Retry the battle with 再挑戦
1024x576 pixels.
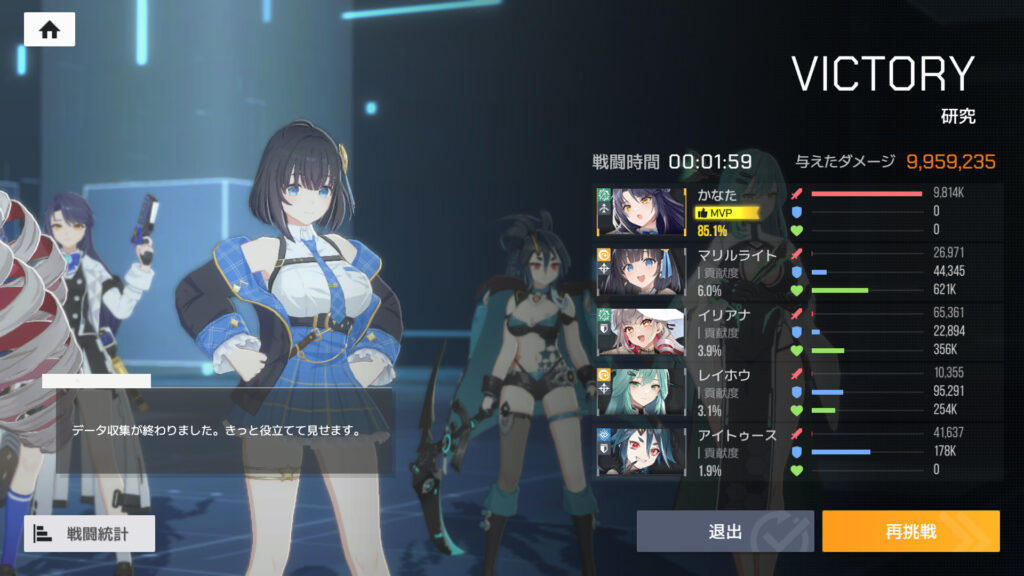pyautogui.click(x=910, y=531)
